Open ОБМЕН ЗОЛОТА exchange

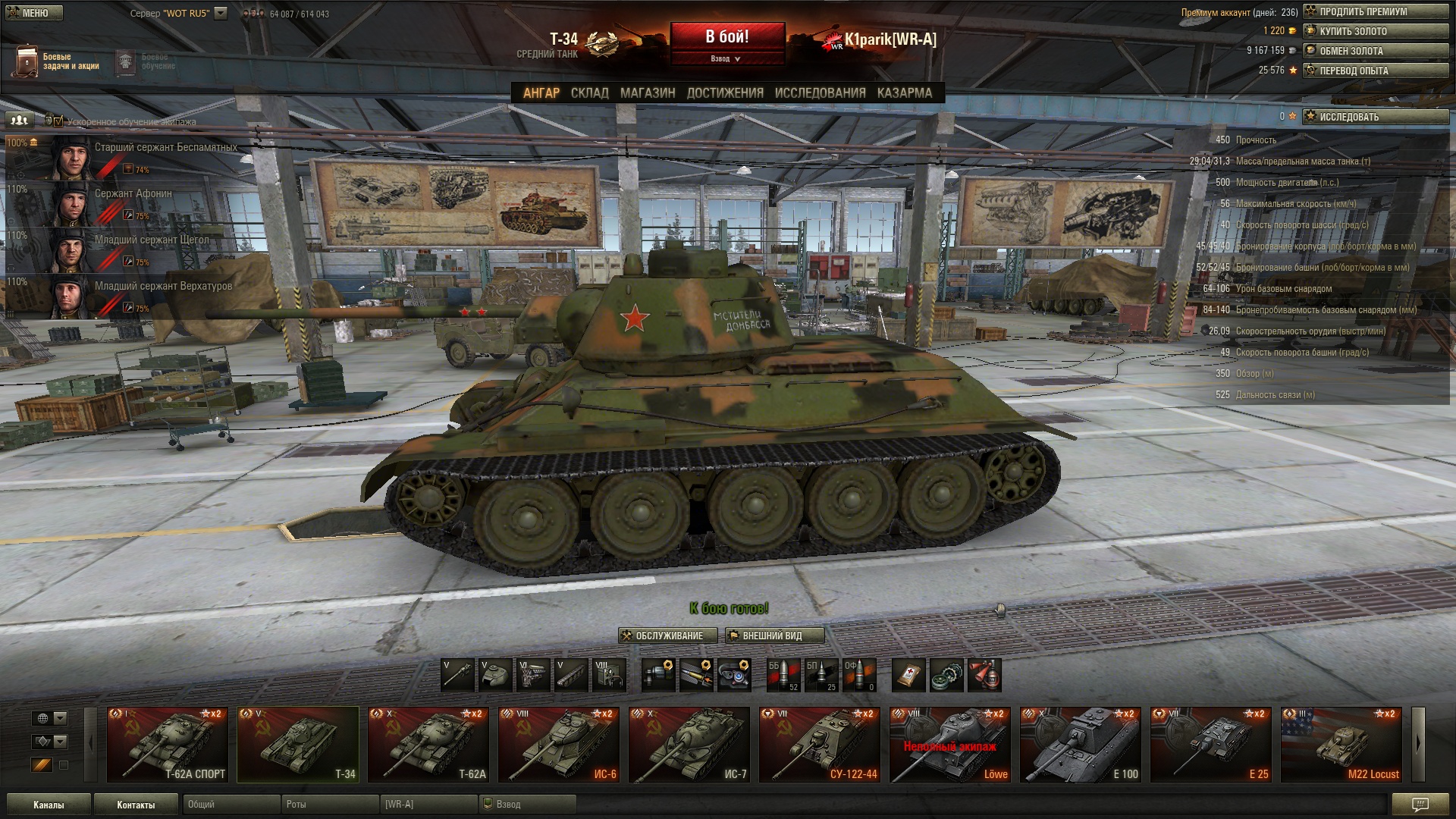click(x=1375, y=51)
